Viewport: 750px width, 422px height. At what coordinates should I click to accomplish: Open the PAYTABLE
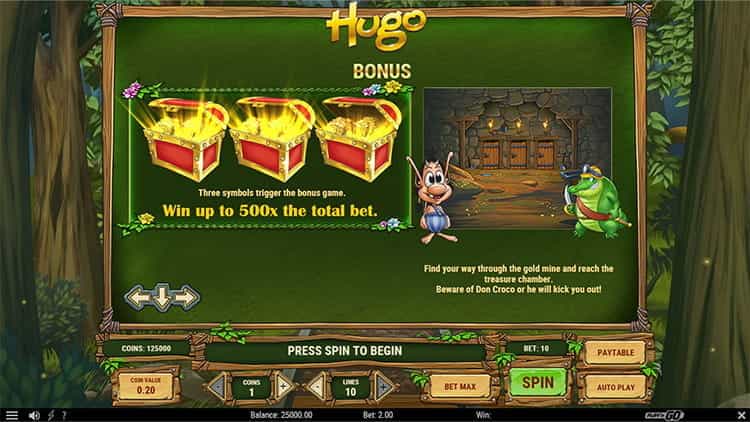click(615, 352)
